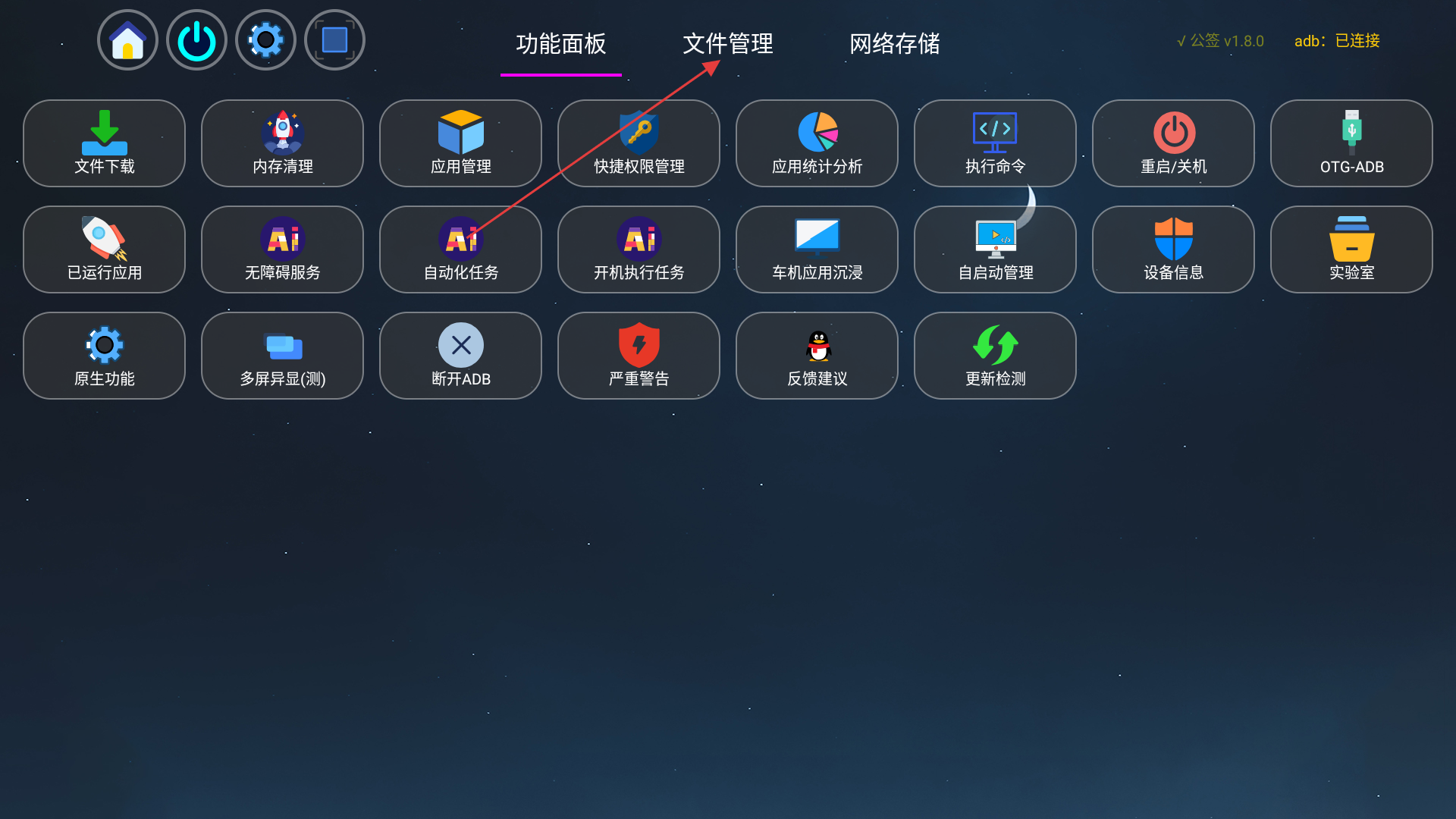
Task: Open 重启/关机 power options
Action: 1173,143
